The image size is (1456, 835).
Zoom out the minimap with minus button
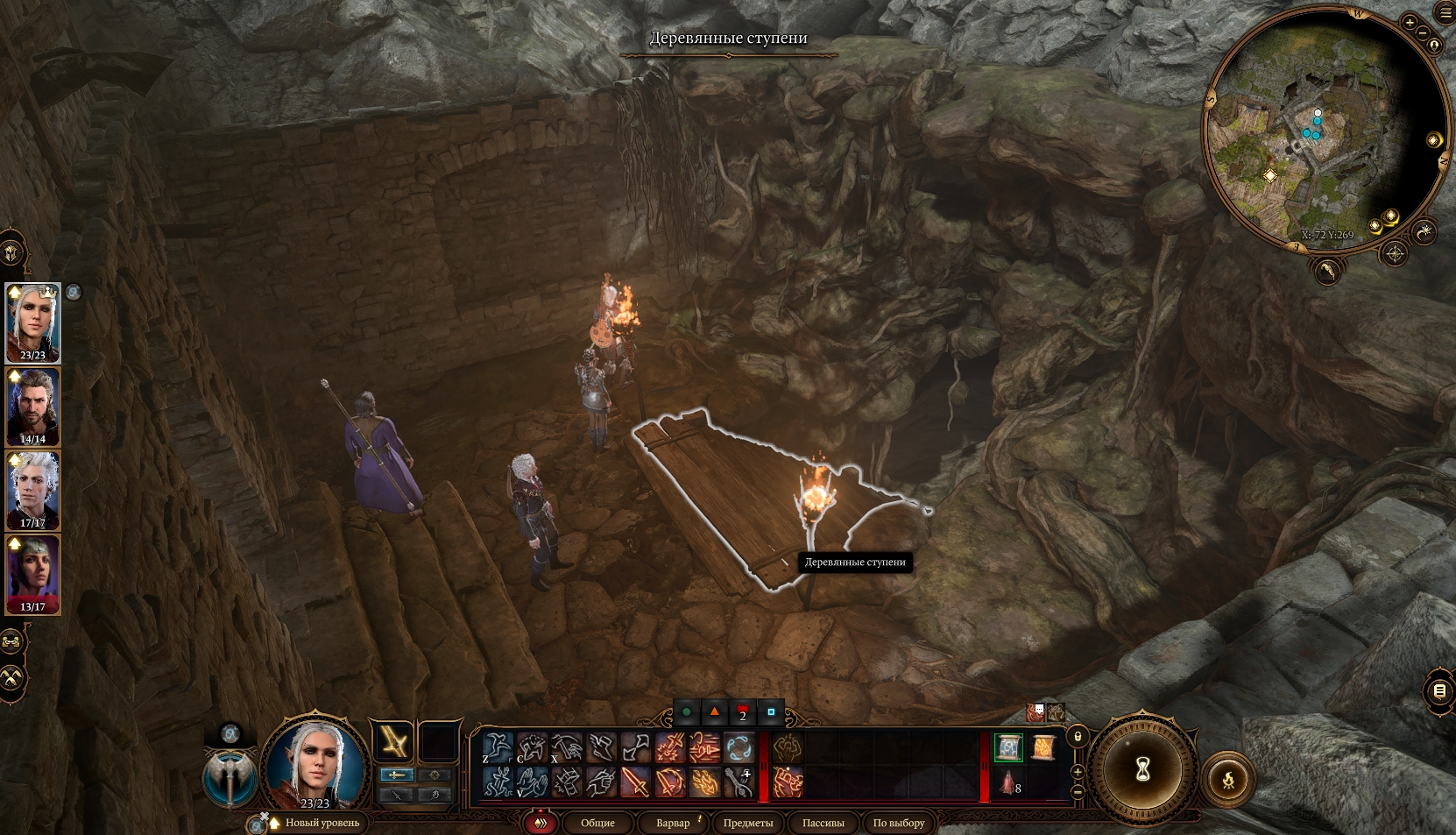tap(1423, 33)
